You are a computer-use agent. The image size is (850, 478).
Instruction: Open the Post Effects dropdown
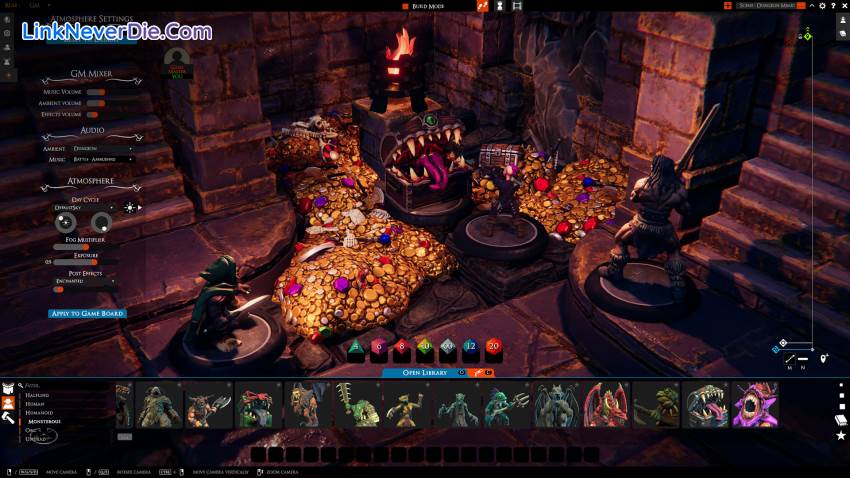click(84, 281)
